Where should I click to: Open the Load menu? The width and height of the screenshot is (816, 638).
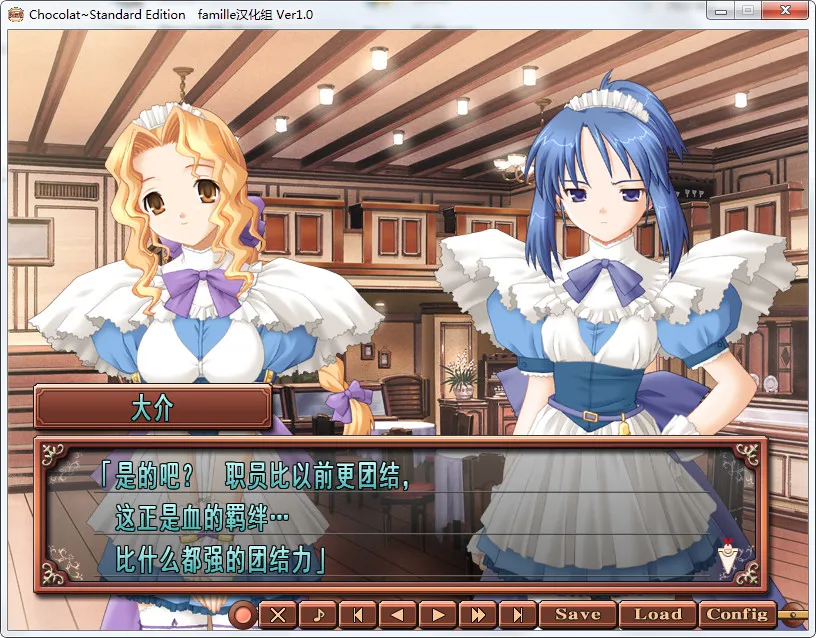[657, 614]
